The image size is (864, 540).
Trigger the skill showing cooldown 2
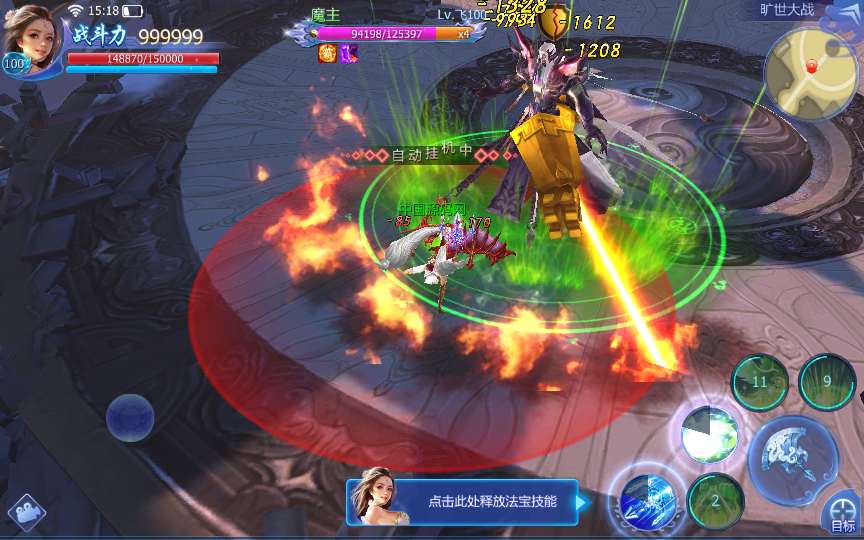[x=716, y=500]
